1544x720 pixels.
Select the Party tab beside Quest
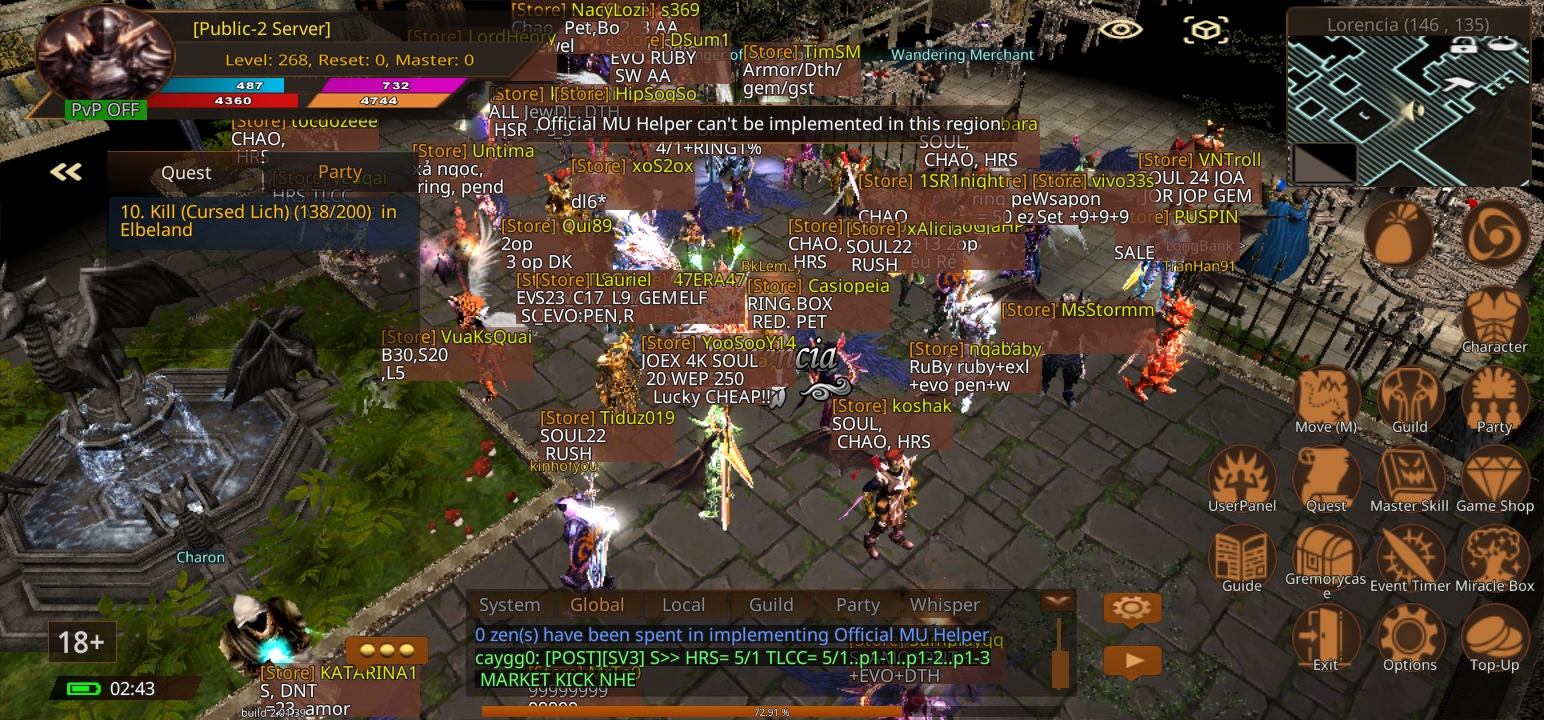pyautogui.click(x=340, y=172)
